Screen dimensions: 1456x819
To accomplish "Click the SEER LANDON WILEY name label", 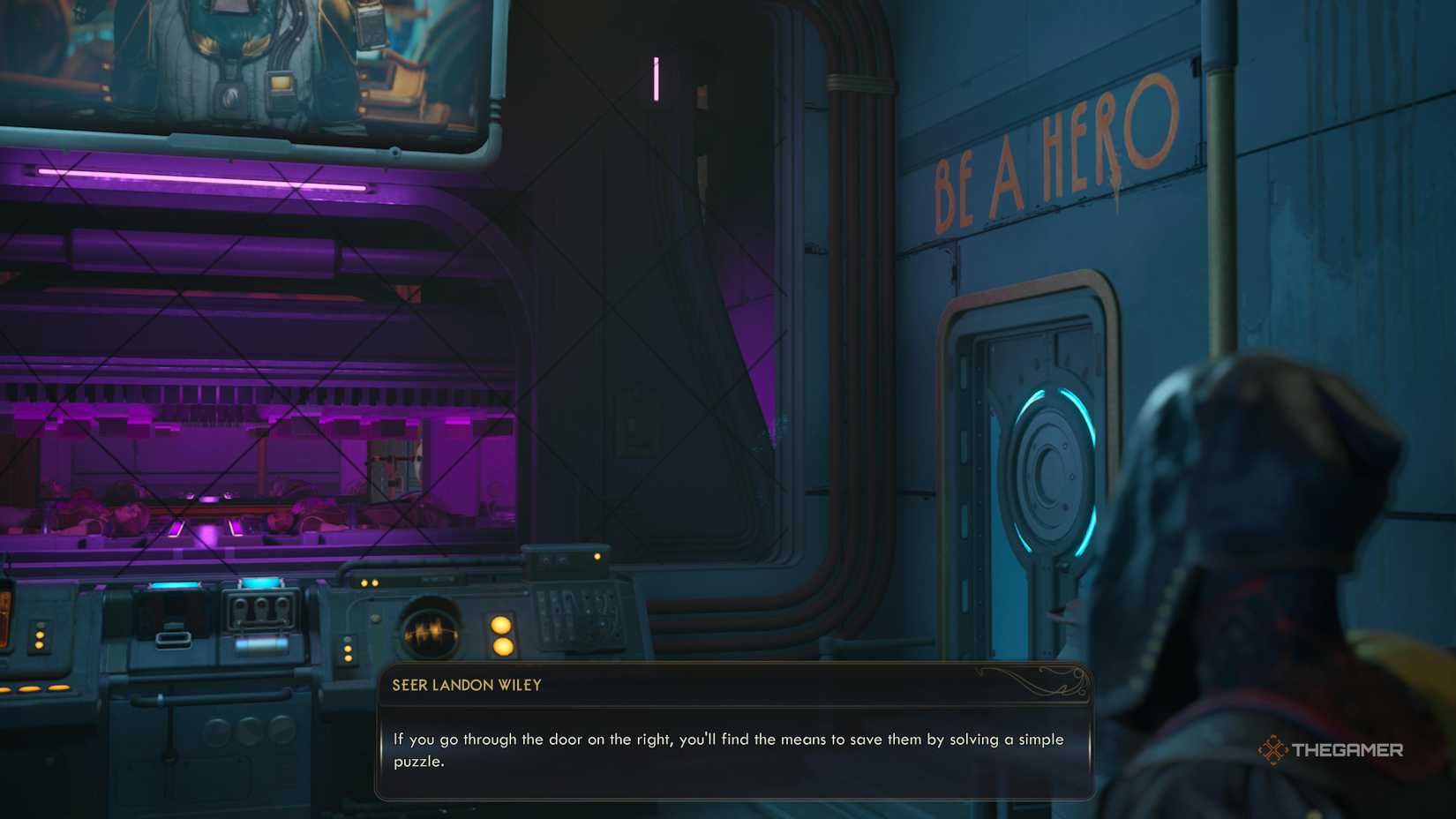I will pos(468,685).
